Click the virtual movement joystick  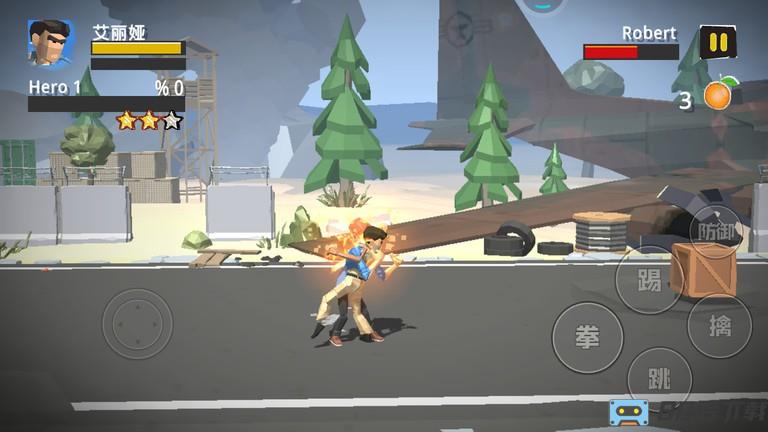(x=137, y=323)
